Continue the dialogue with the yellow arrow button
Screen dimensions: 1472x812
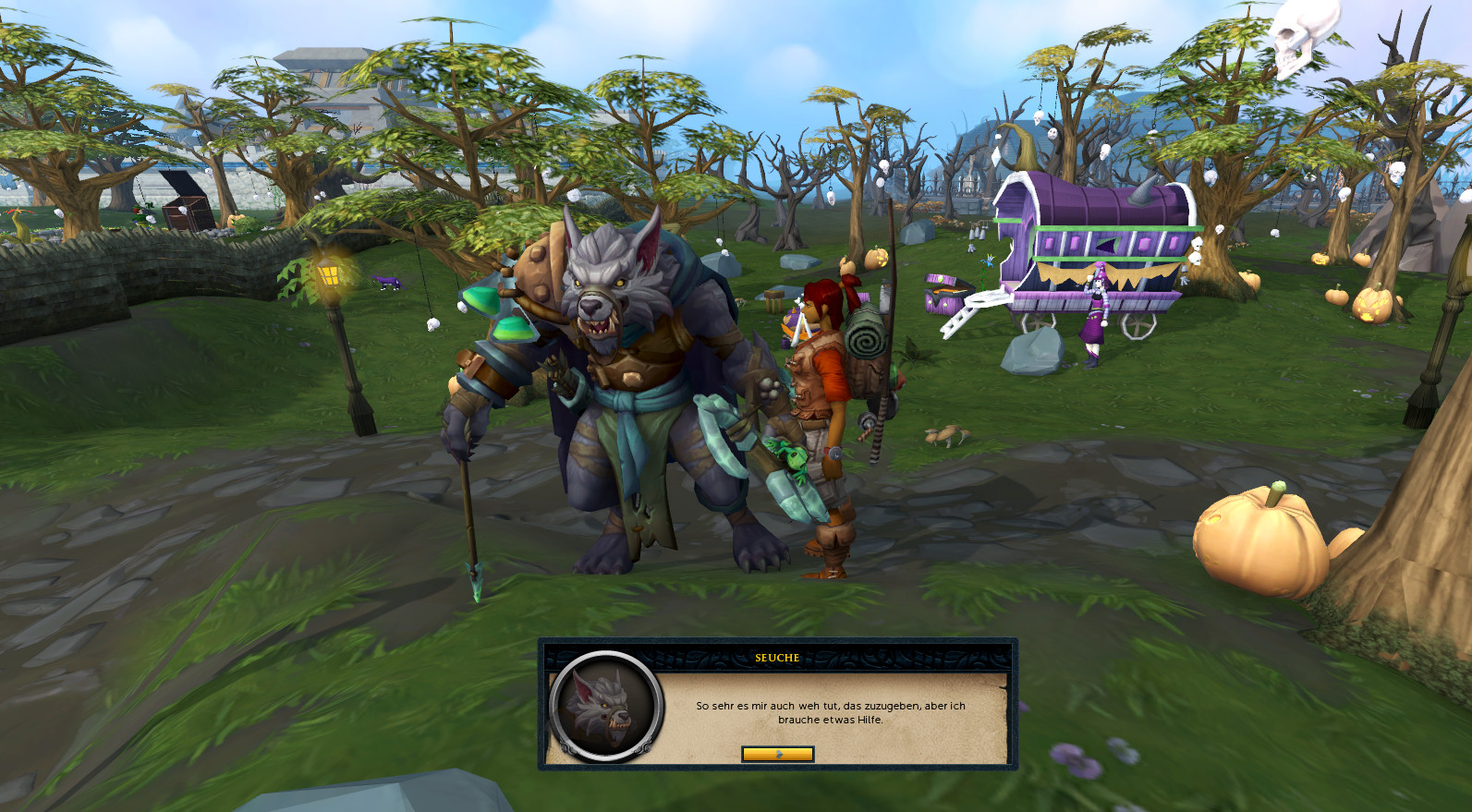click(x=777, y=754)
